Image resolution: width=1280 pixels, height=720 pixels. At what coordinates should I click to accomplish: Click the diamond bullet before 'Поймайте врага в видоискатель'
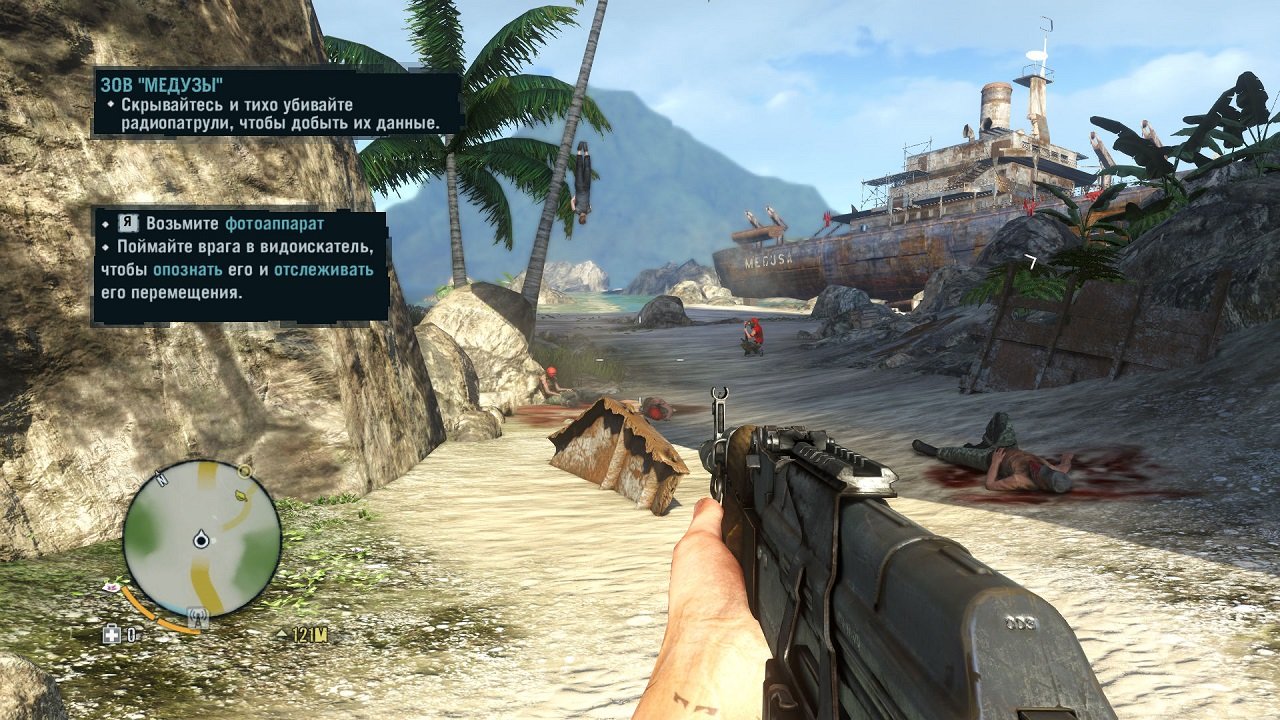pos(106,247)
